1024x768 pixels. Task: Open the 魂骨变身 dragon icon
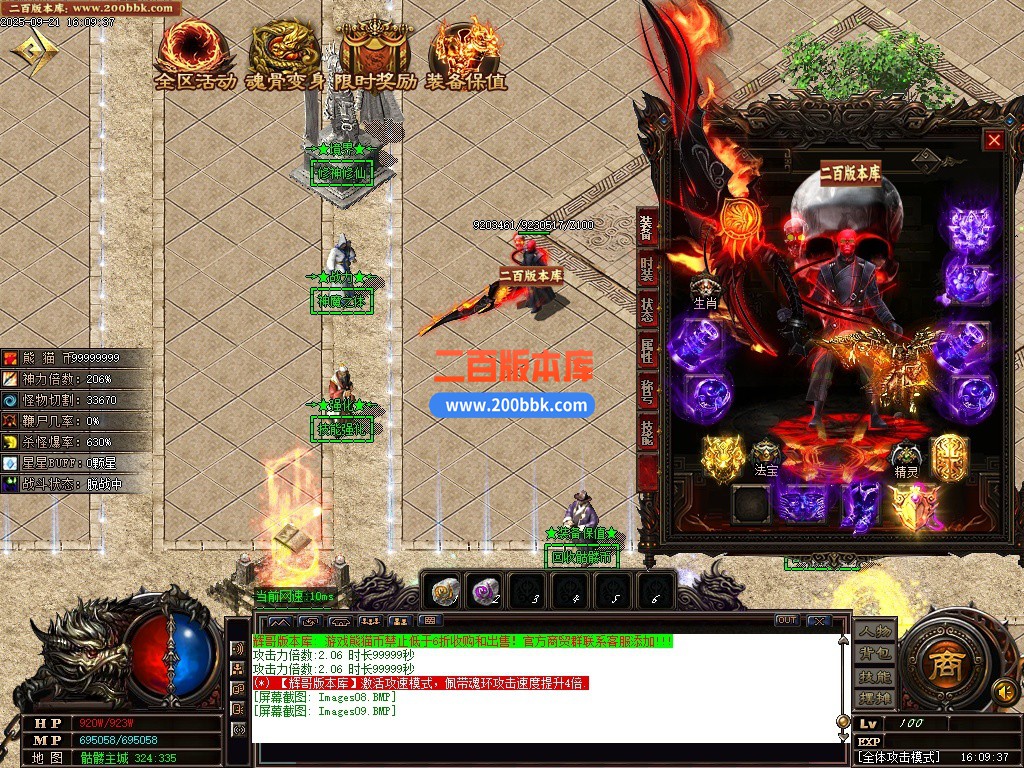[x=285, y=55]
